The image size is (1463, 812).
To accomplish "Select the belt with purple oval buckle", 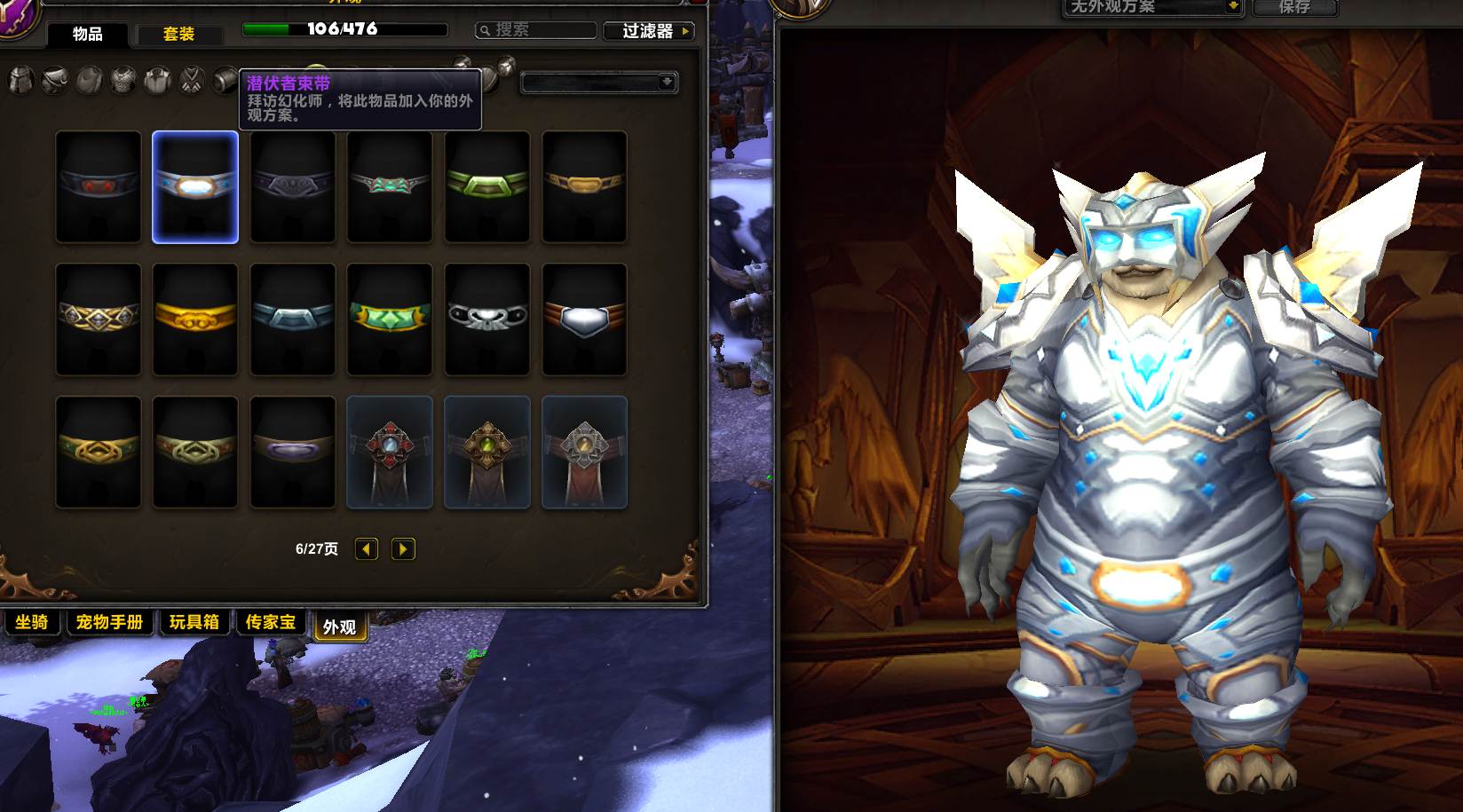I will tap(293, 452).
